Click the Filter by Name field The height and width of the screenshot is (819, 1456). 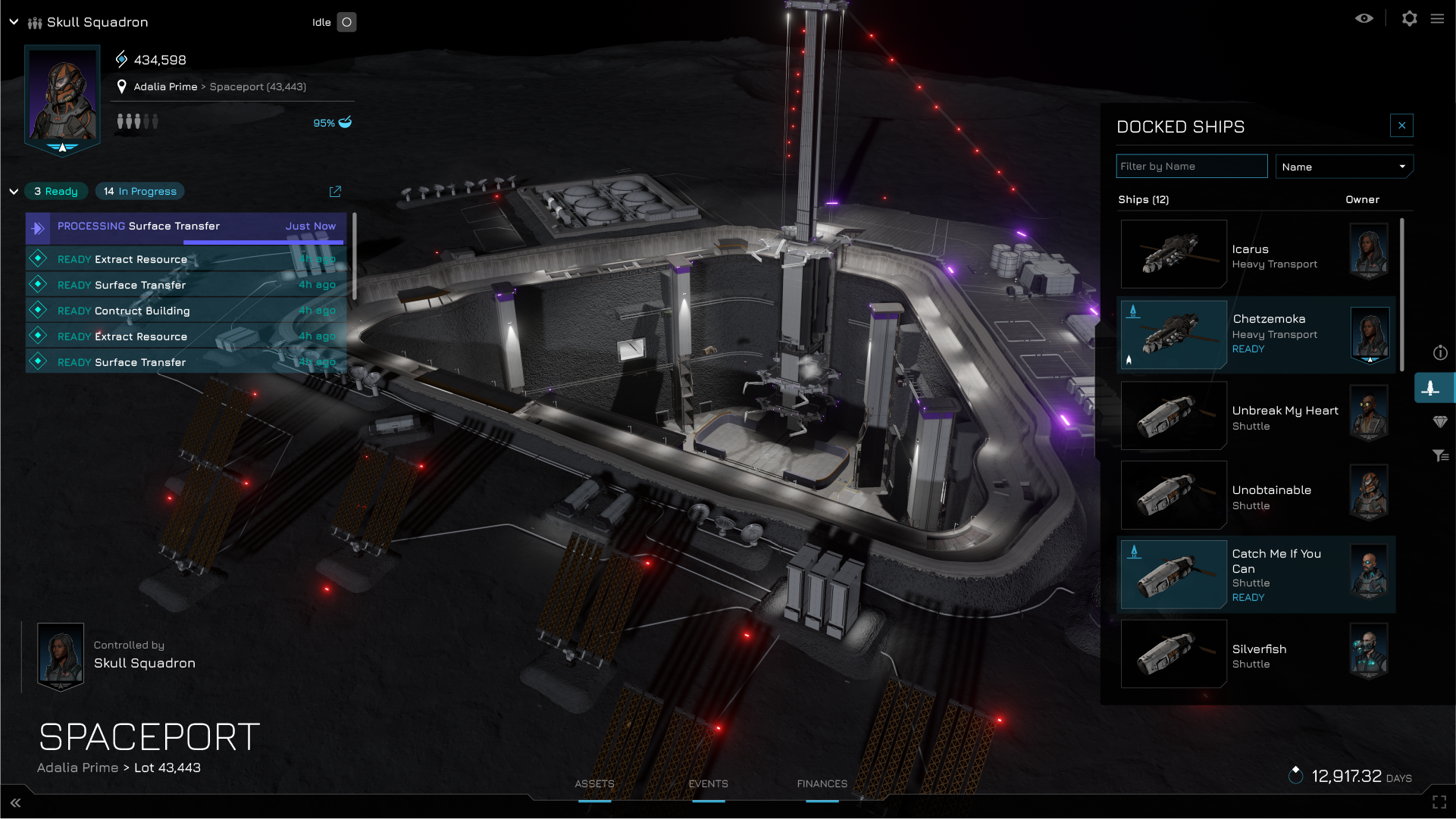tap(1191, 167)
